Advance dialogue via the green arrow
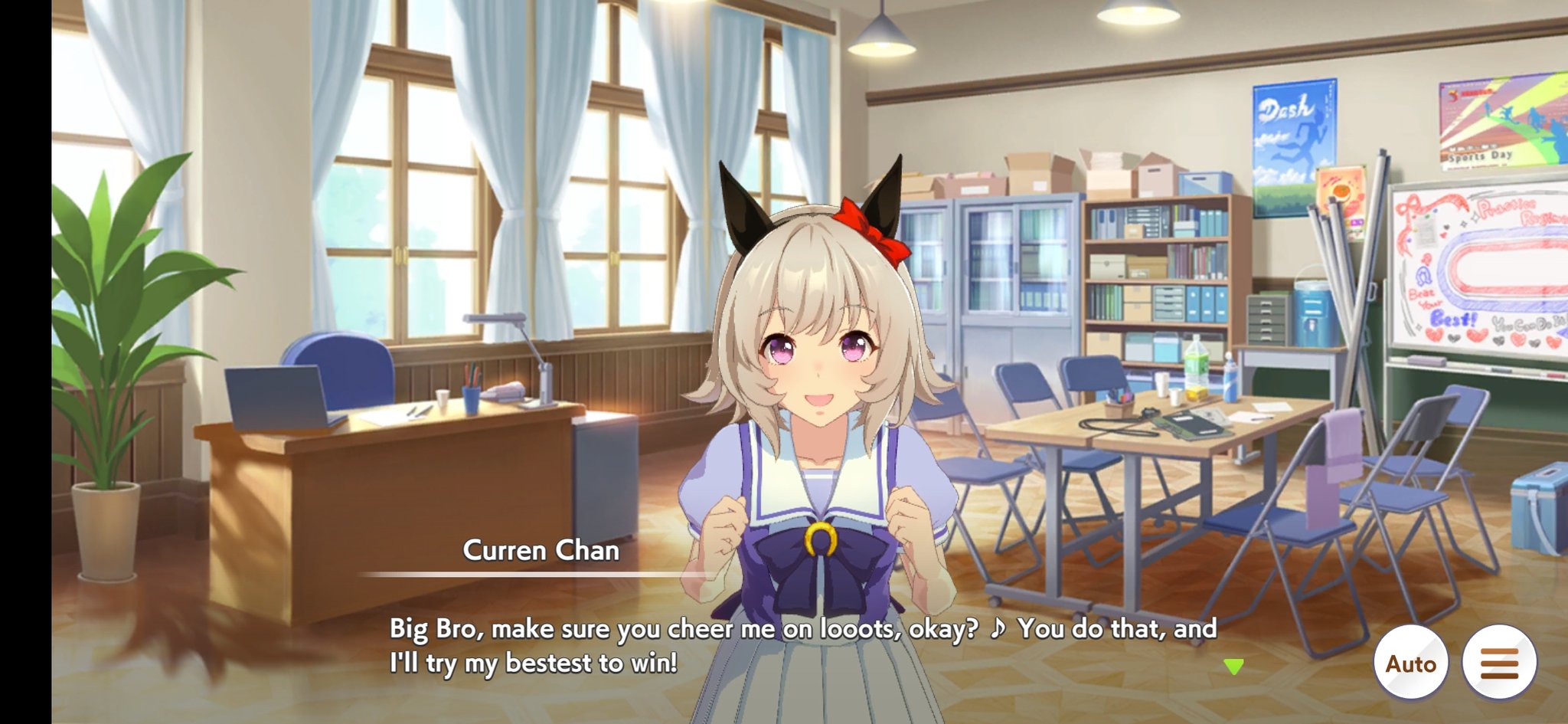The image size is (1568, 724). click(x=1233, y=667)
